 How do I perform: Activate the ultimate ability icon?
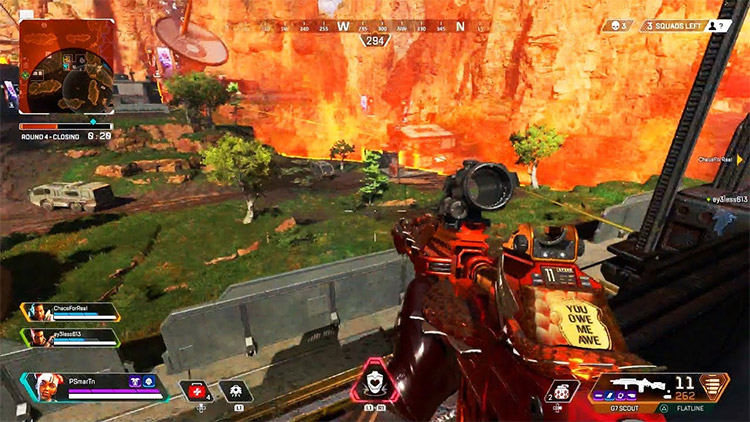coord(375,388)
